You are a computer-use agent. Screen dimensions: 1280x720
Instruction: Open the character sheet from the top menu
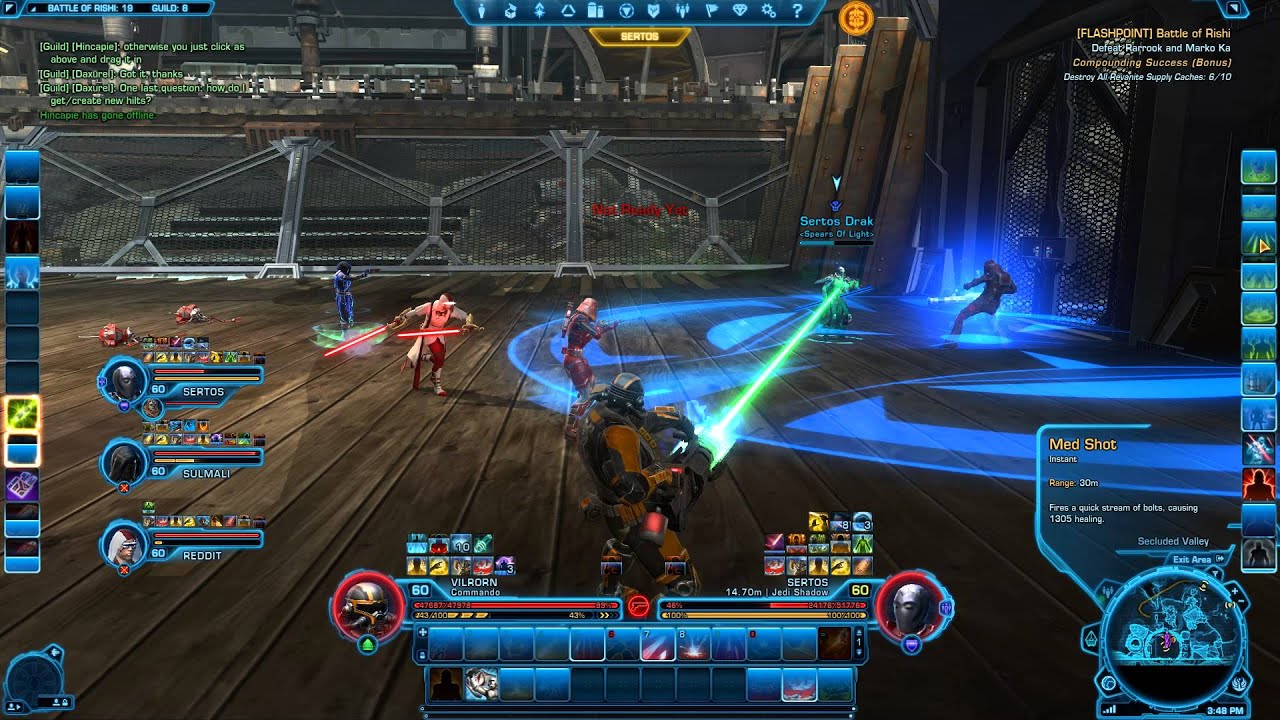[x=481, y=11]
